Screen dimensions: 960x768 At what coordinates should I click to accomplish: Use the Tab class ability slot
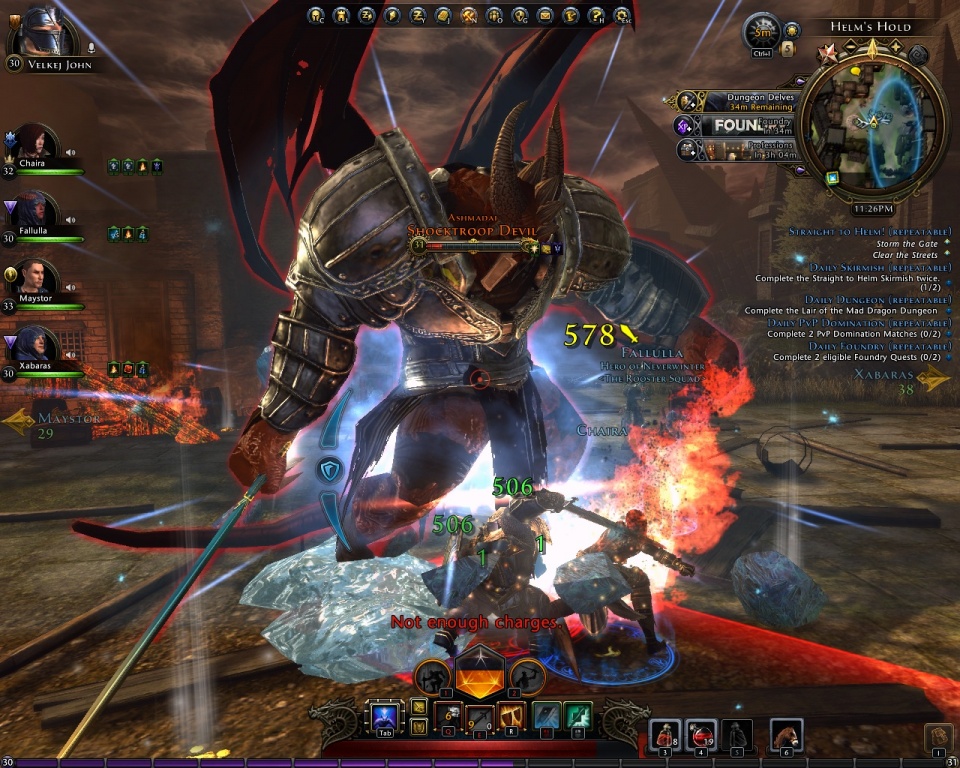point(385,718)
